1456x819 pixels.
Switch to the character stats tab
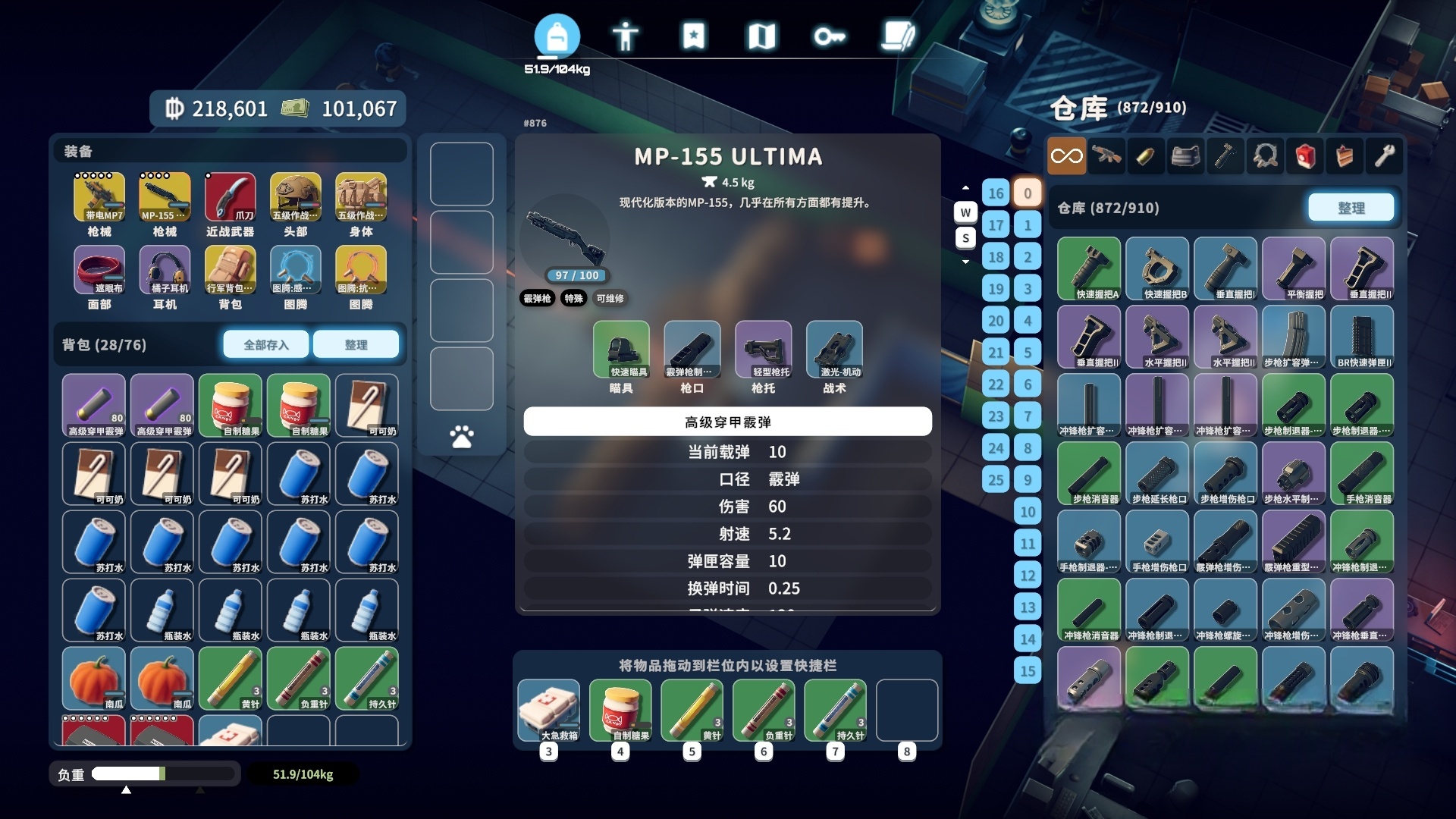625,36
